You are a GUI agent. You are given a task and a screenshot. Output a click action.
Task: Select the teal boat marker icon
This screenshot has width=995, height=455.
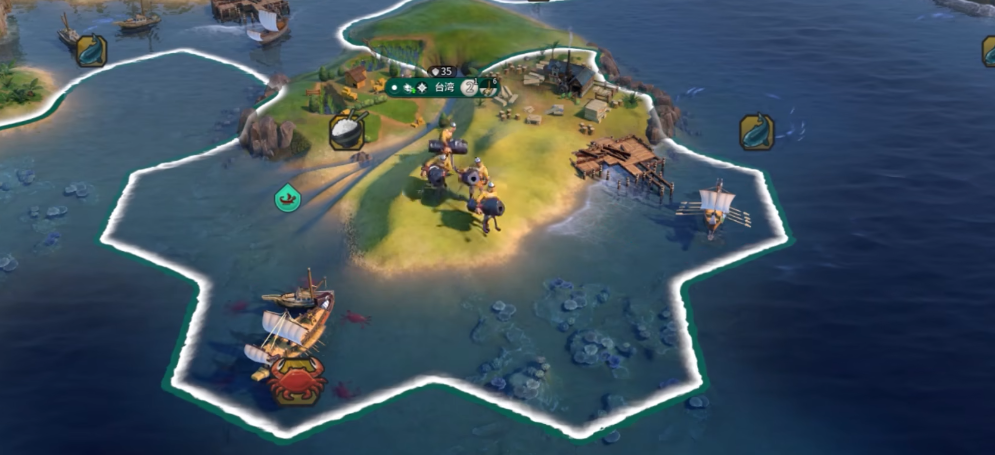(287, 198)
